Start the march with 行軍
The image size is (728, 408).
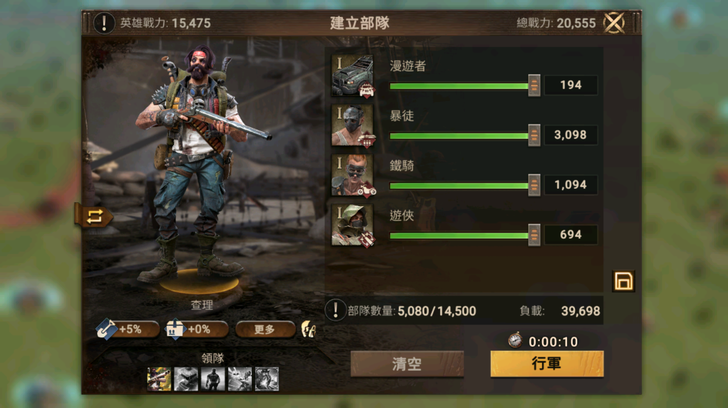(x=546, y=363)
